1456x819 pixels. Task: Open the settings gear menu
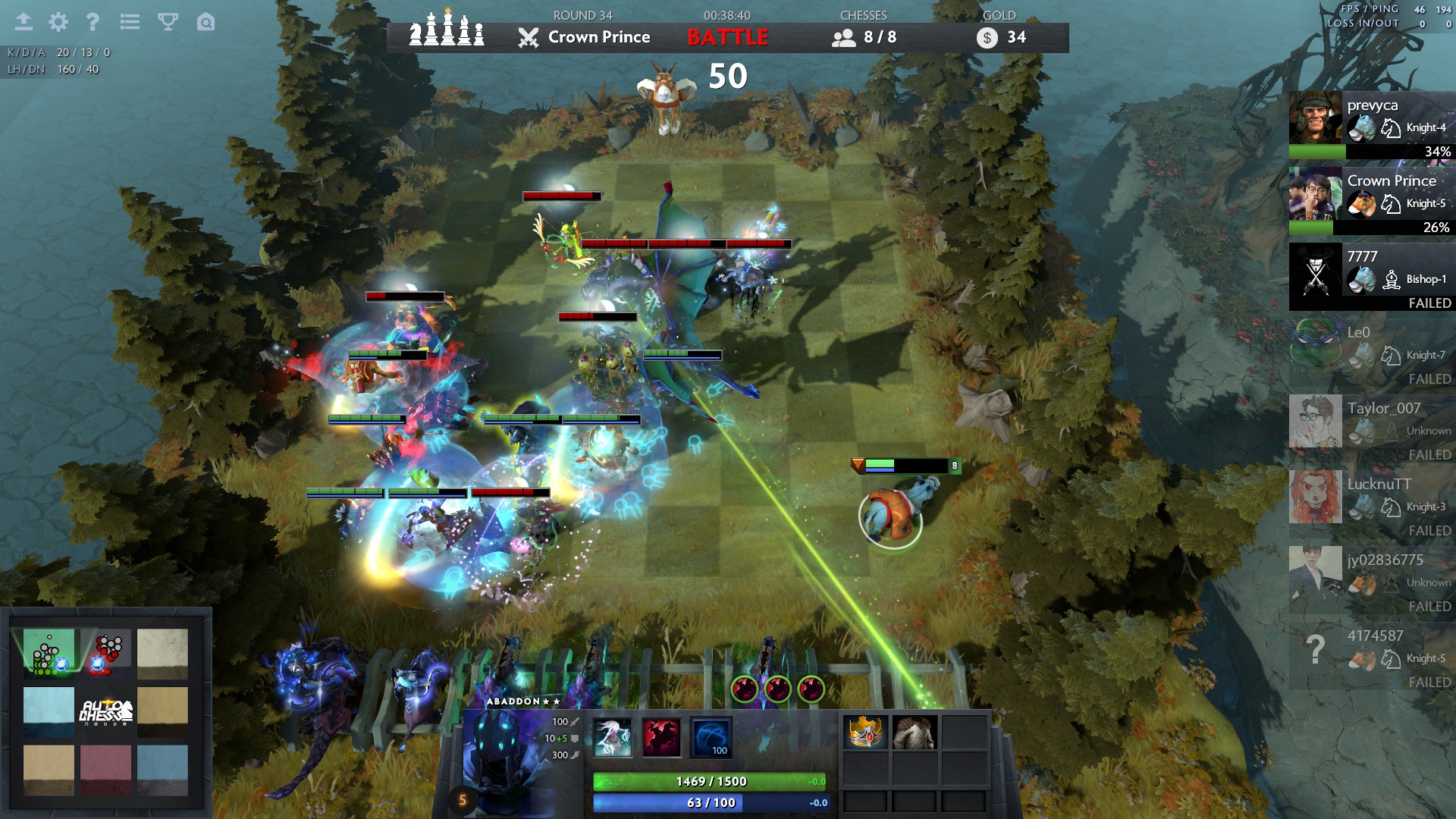(58, 22)
